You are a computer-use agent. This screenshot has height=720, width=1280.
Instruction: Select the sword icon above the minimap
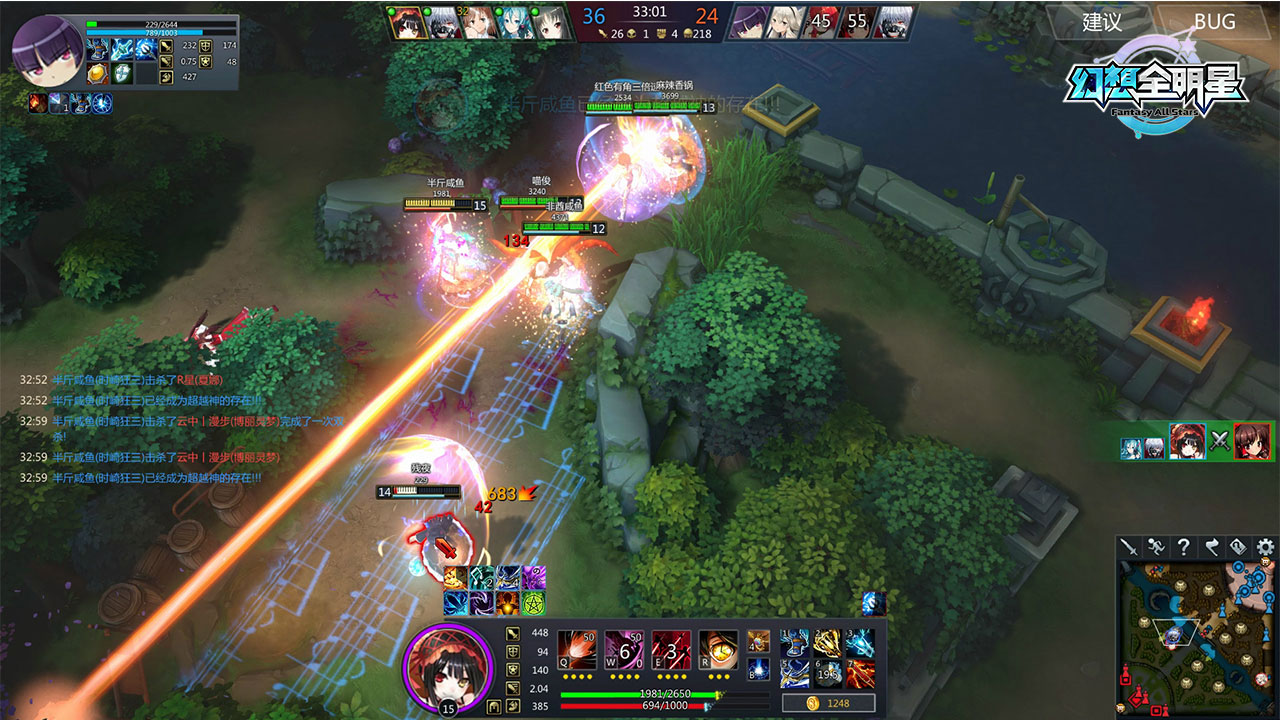pyautogui.click(x=1129, y=547)
